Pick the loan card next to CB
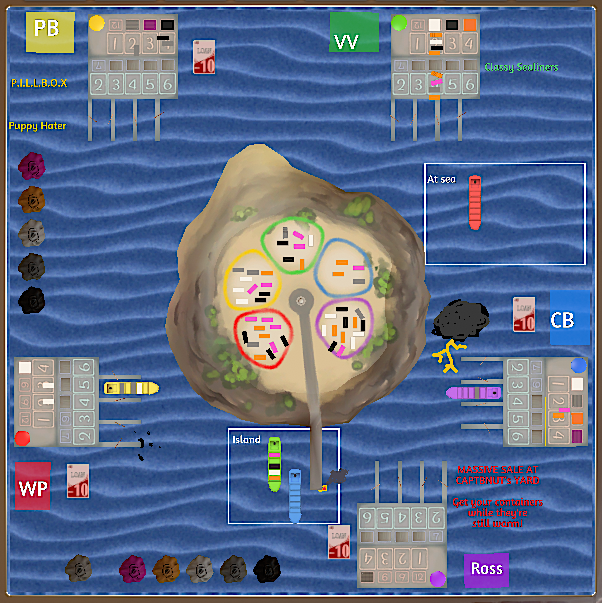Image resolution: width=602 pixels, height=603 pixels. (x=524, y=314)
